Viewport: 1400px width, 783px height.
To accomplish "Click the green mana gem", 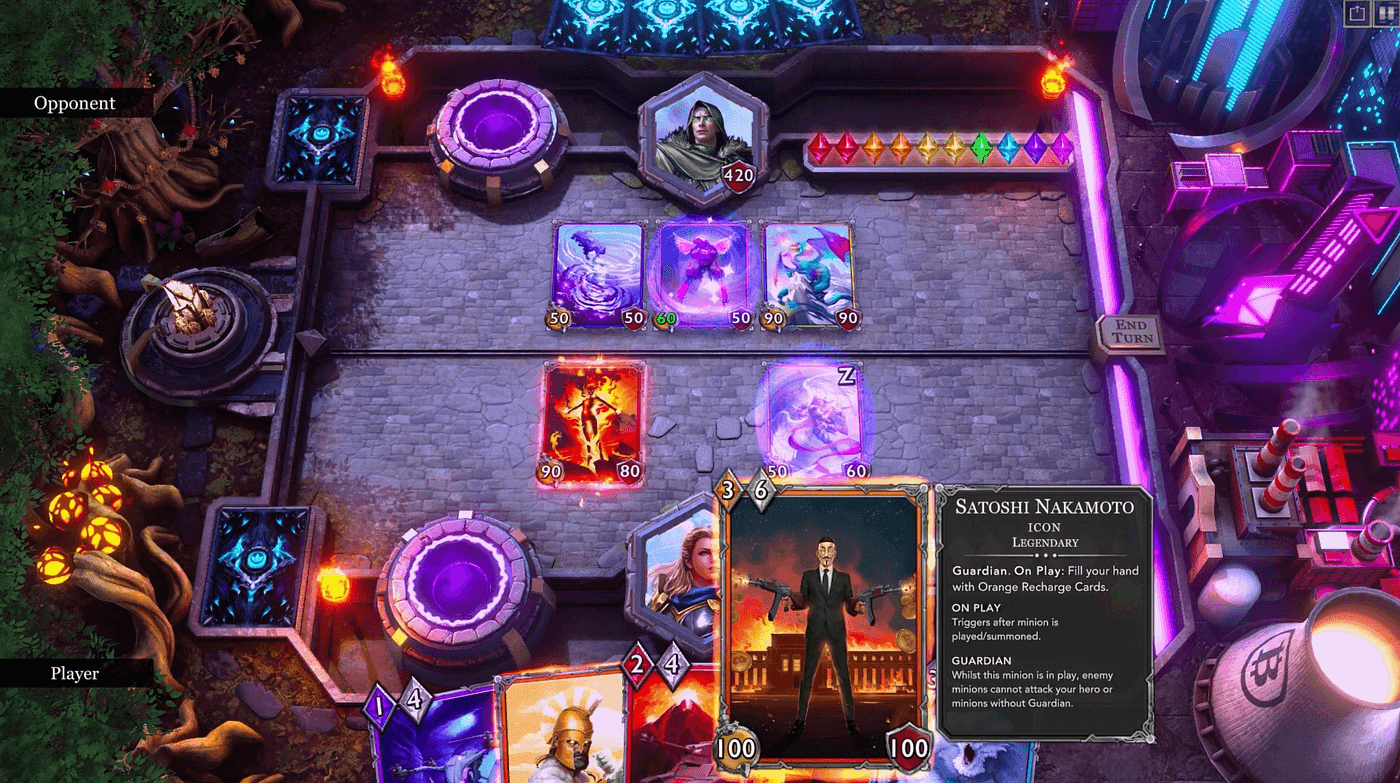I will (981, 148).
